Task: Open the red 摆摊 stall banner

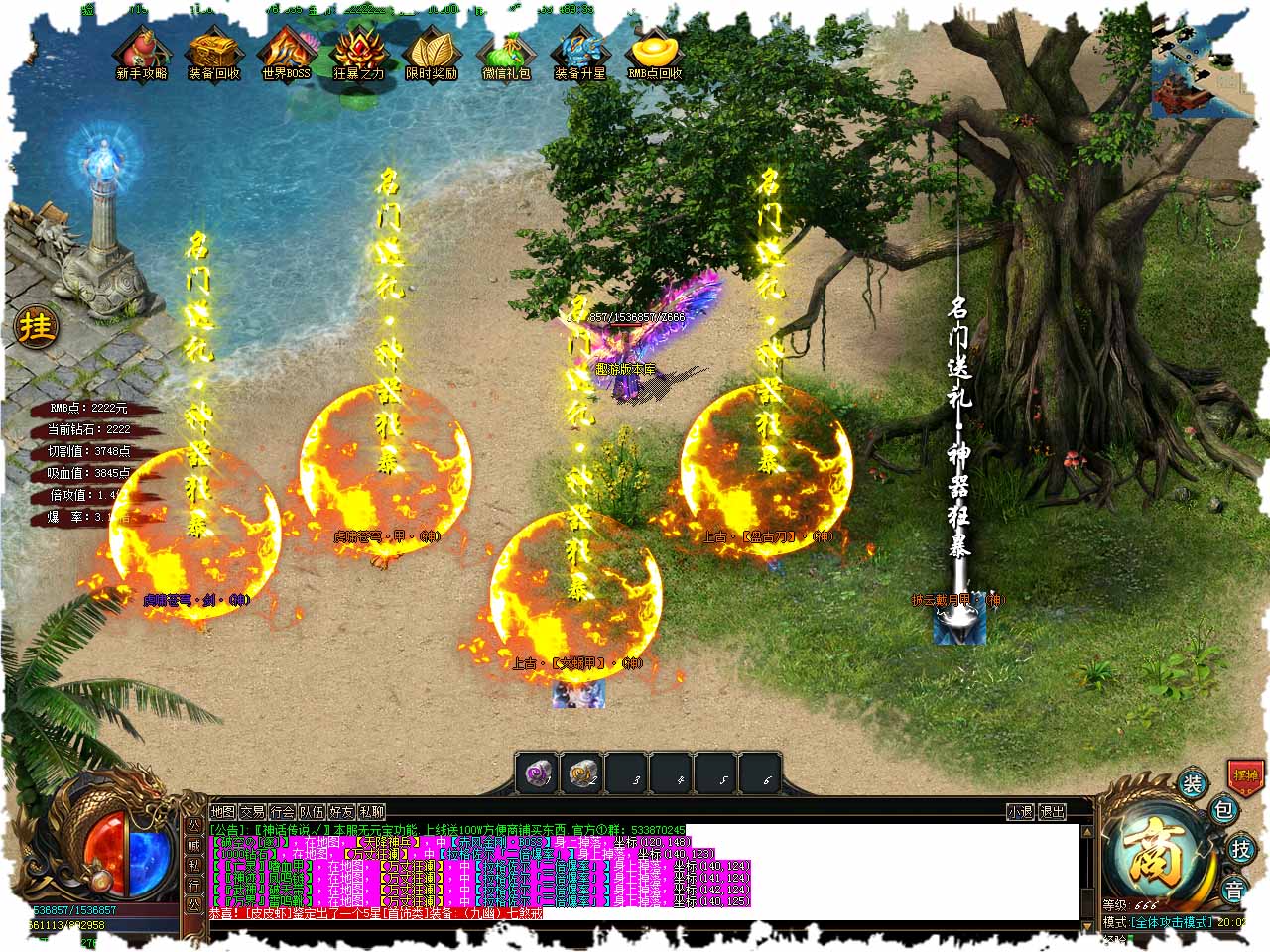Action: (1244, 774)
